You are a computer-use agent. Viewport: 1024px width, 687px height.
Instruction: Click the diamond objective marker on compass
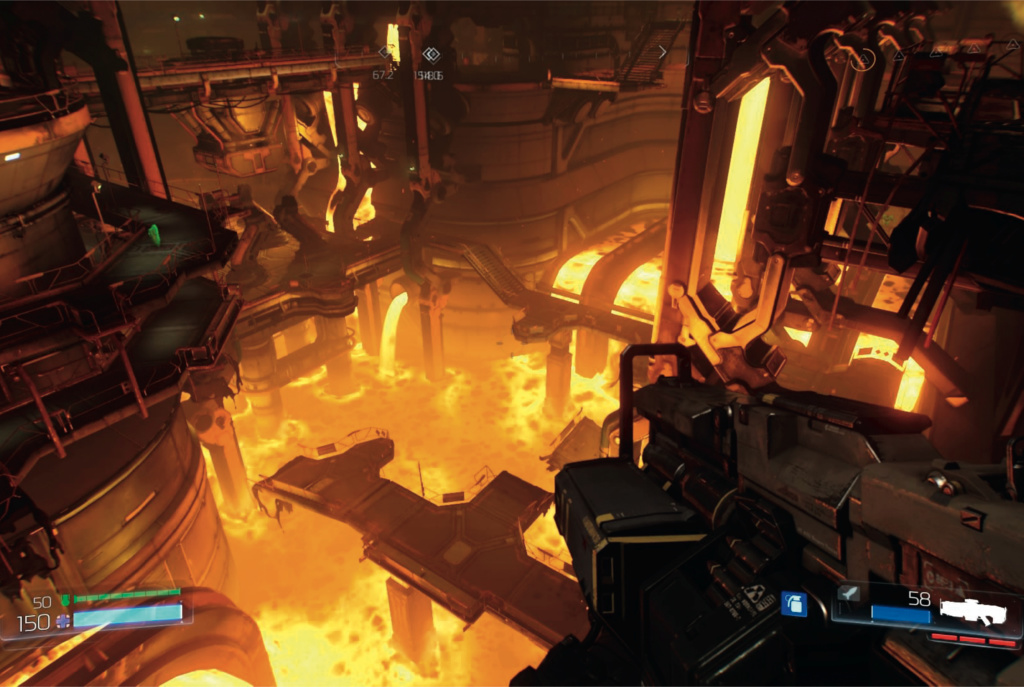click(431, 54)
